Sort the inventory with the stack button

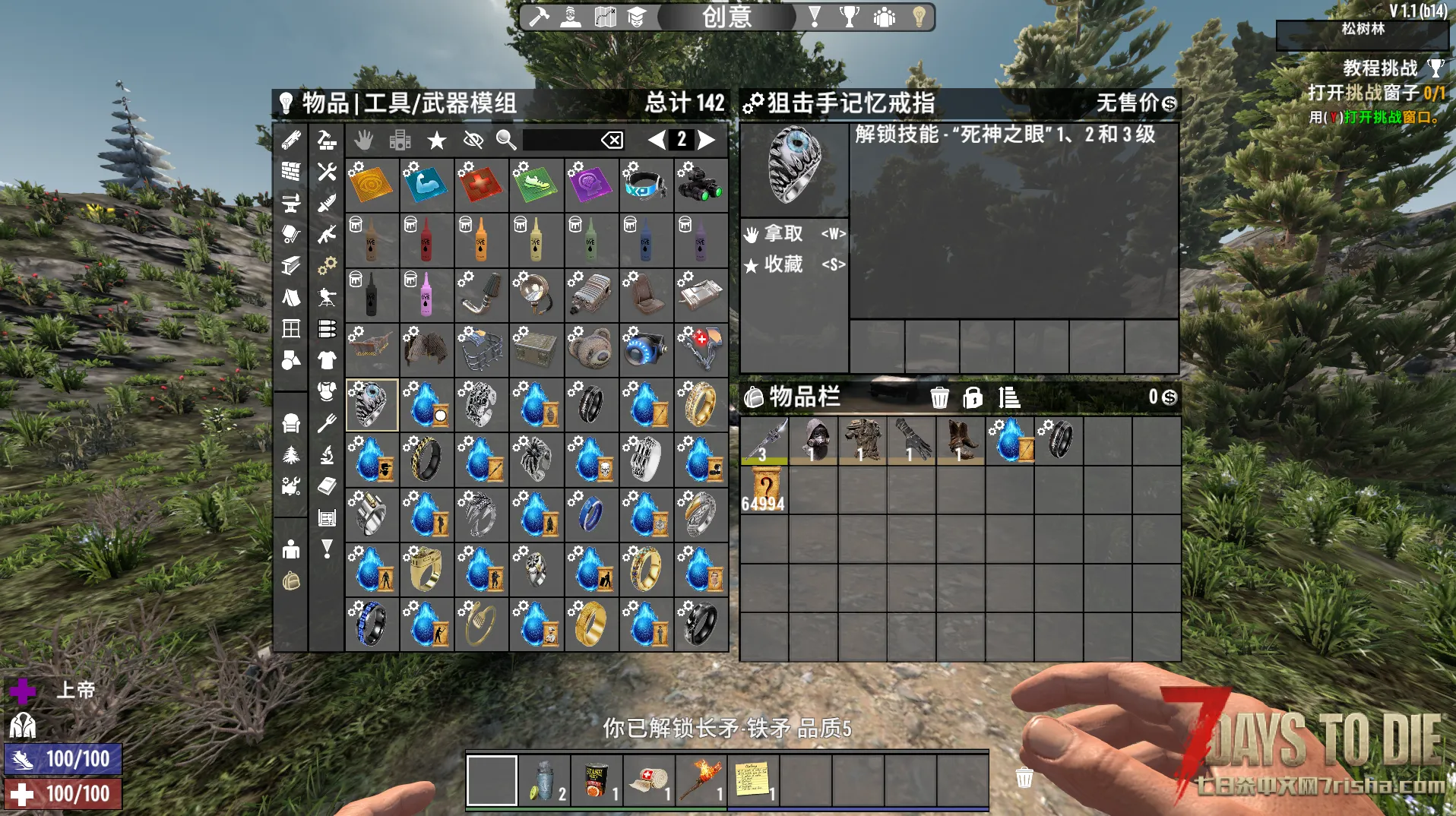pyautogui.click(x=1009, y=397)
